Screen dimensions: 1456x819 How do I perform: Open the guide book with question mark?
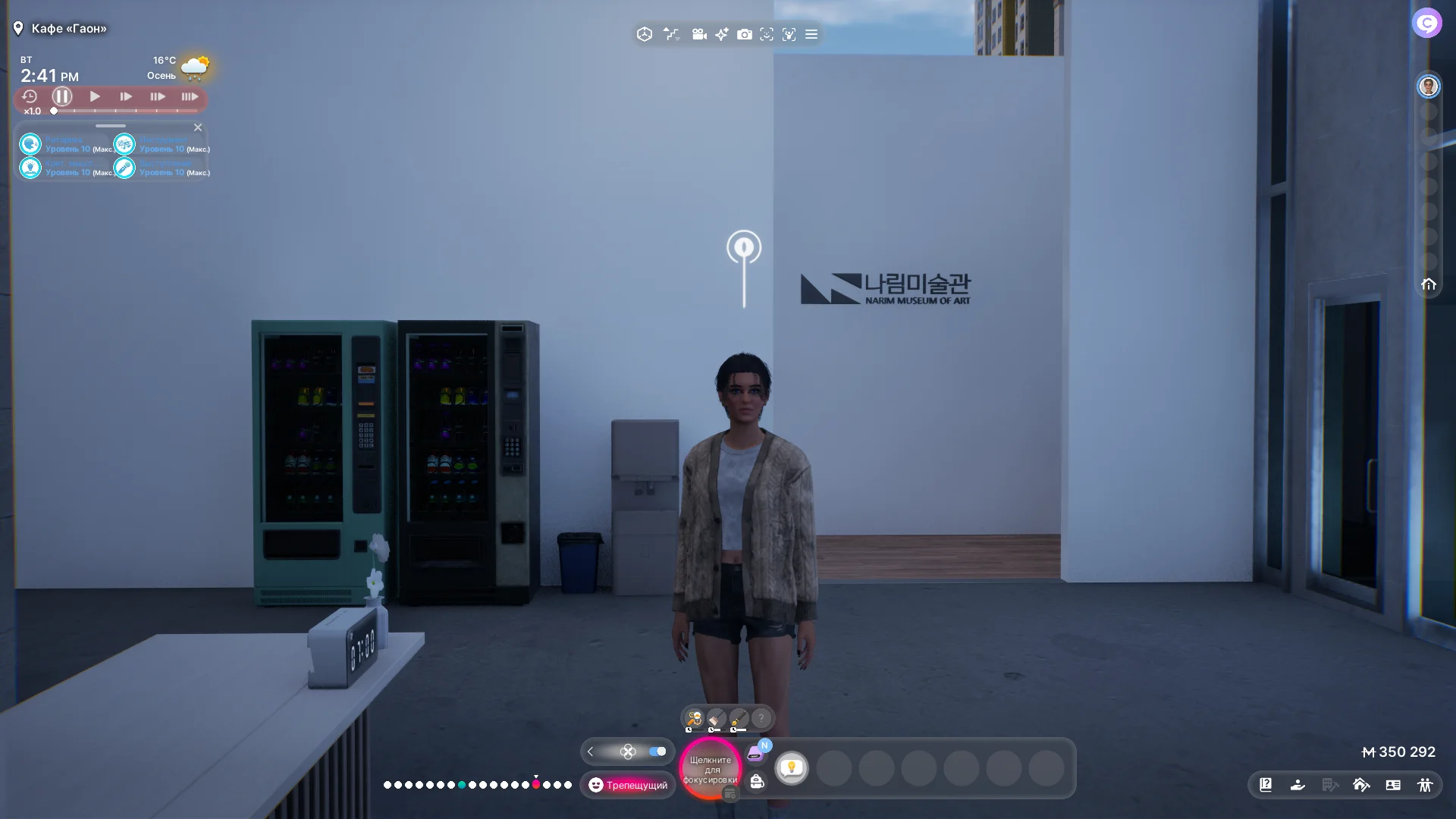pos(1266,785)
